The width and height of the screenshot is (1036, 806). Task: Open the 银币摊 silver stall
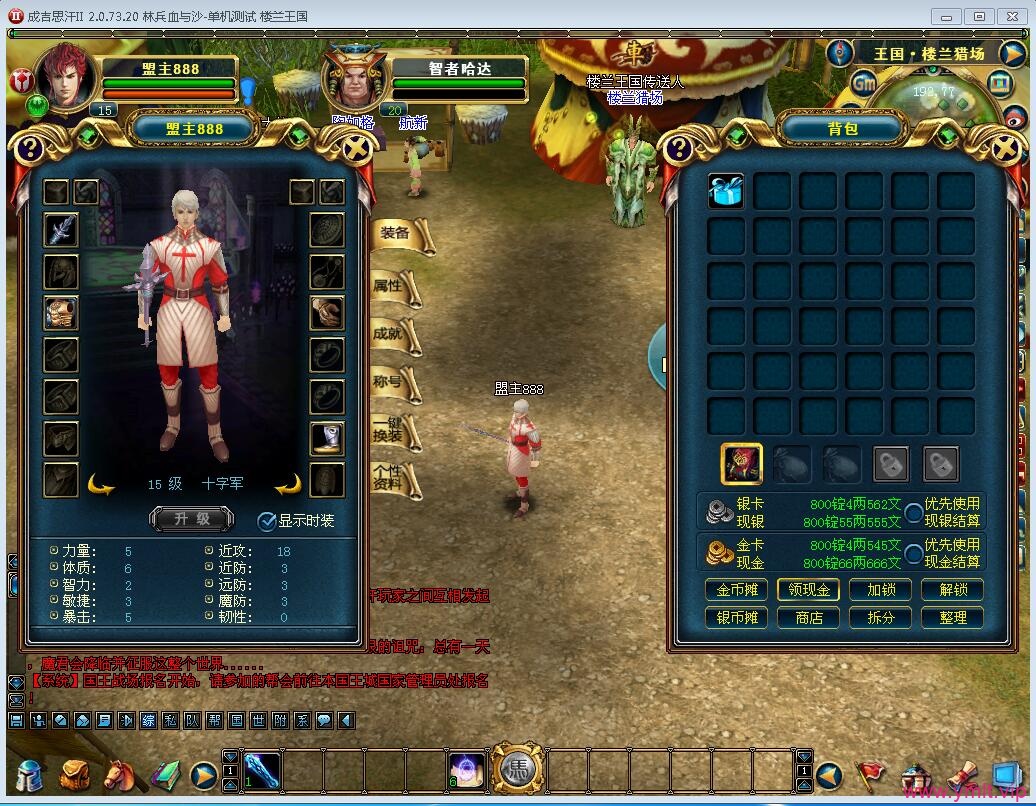[736, 617]
